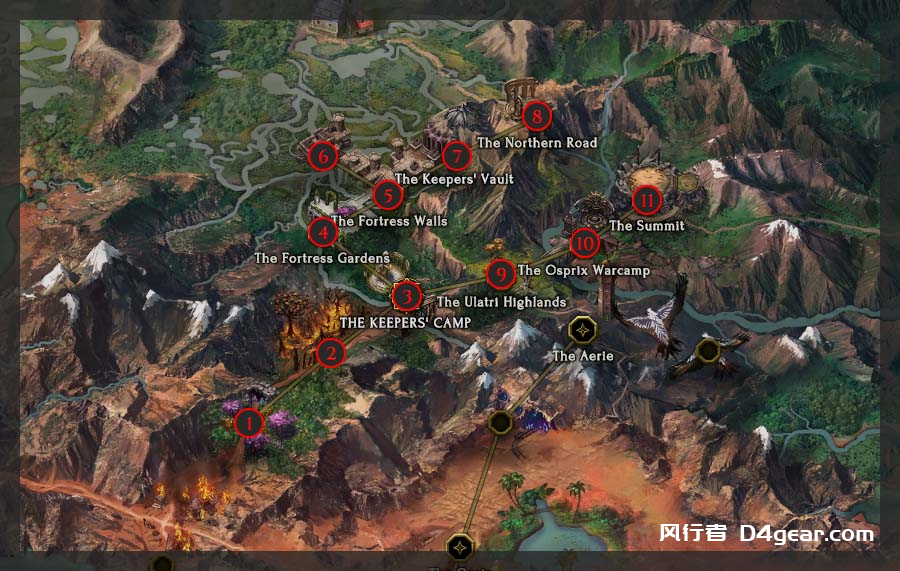This screenshot has width=900, height=571.
Task: Pick the map marker numbered 10
Action: (584, 243)
